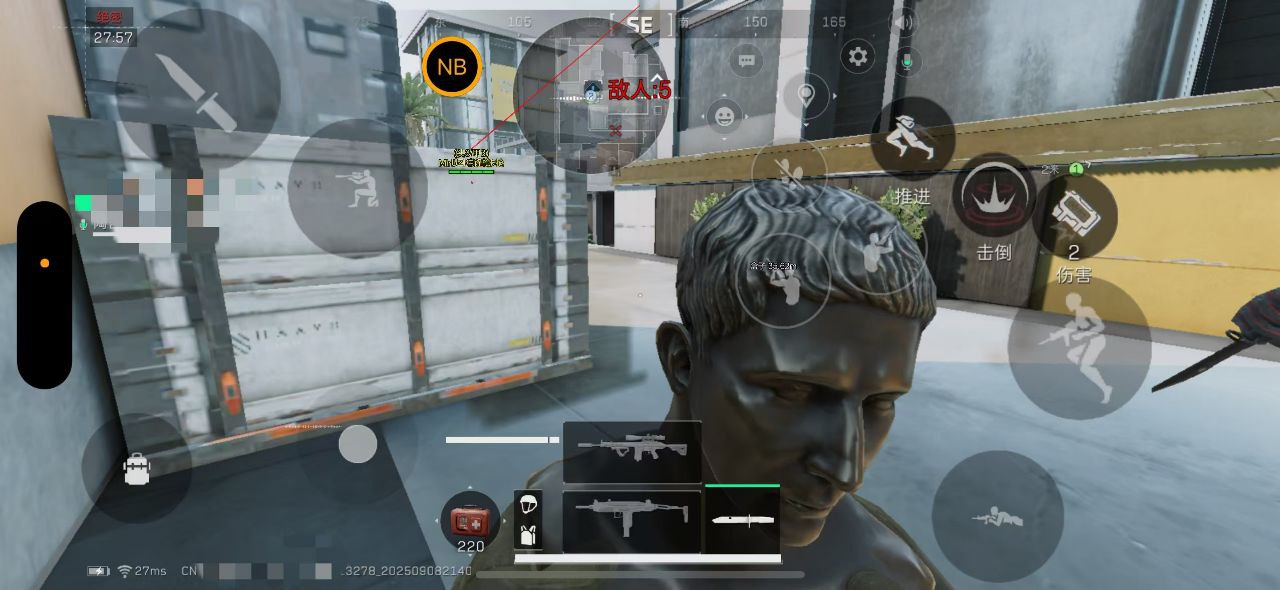Open the backpack inventory

click(x=137, y=468)
